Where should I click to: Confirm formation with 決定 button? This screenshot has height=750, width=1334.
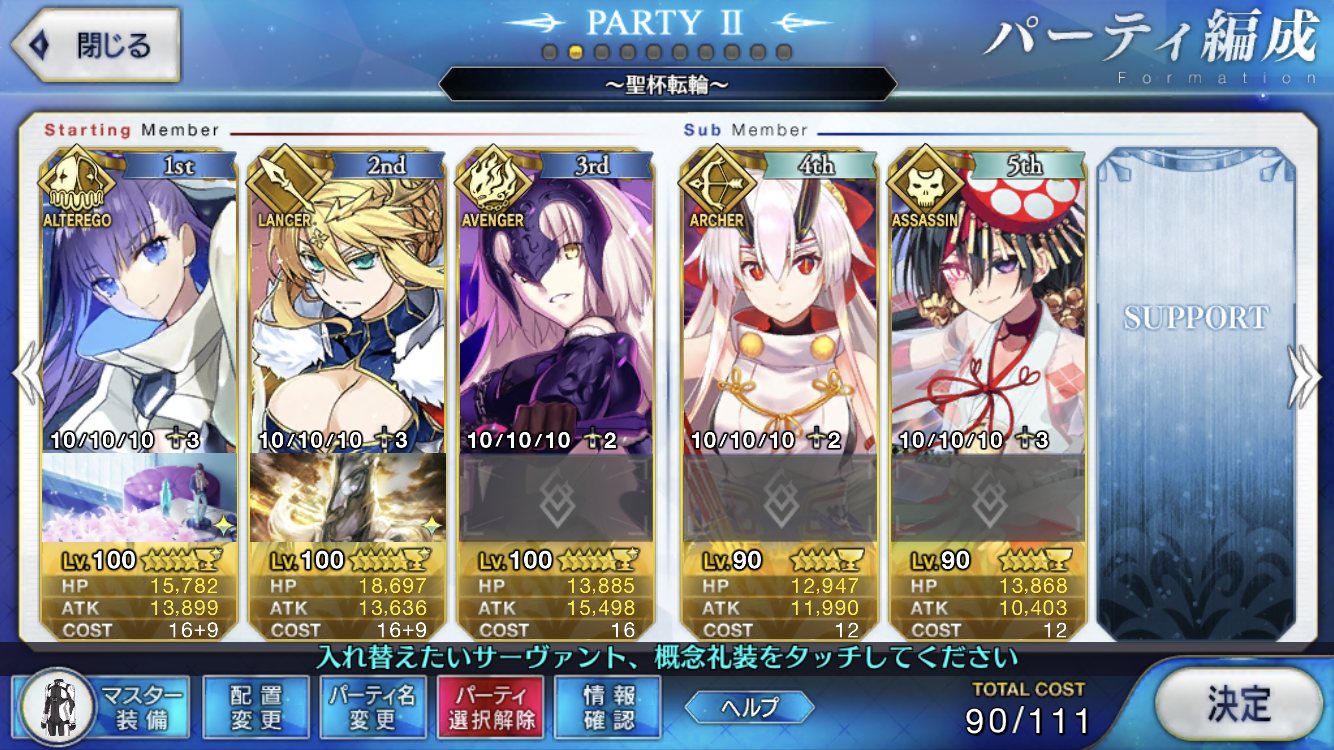point(1237,704)
